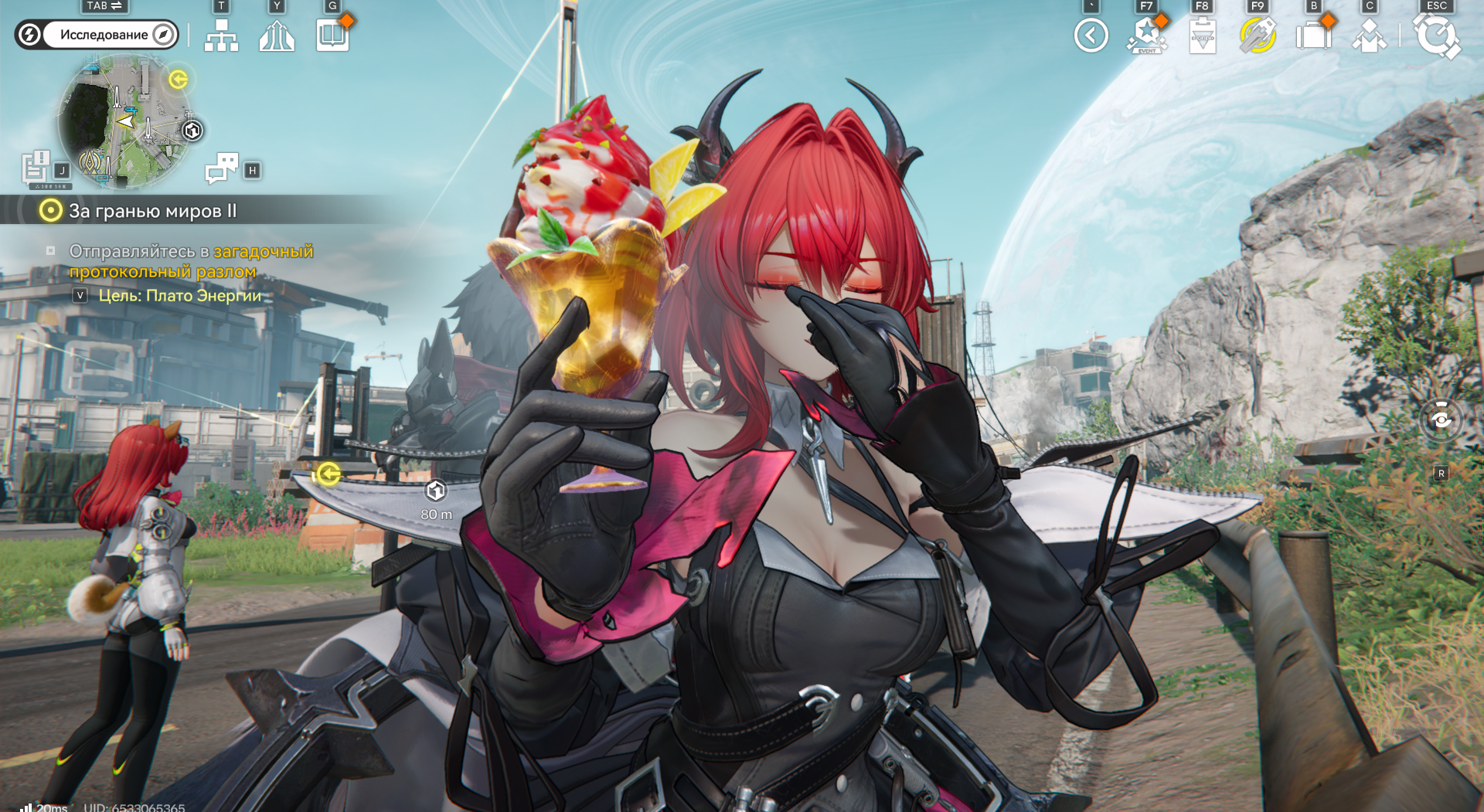
Task: Open the Event star icon
Action: point(1146,36)
